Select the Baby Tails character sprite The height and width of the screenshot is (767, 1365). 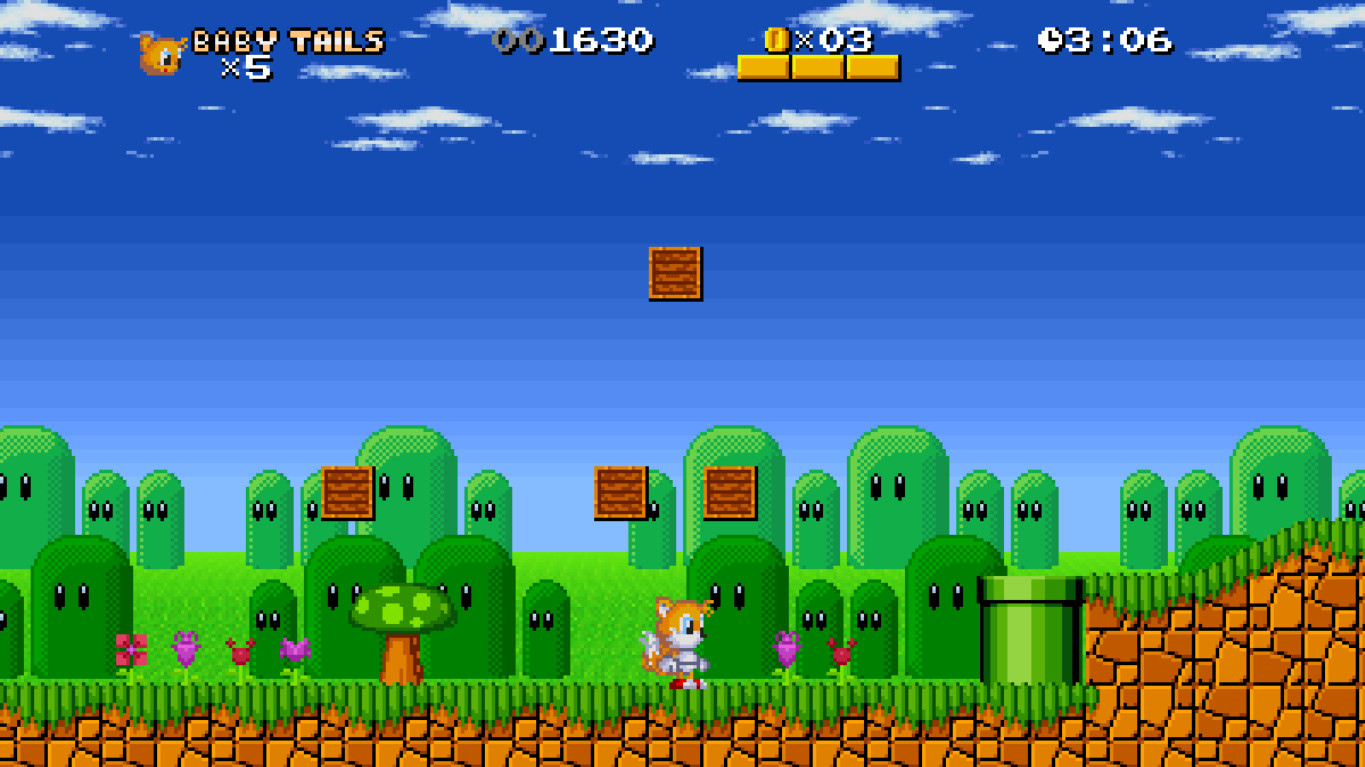(x=678, y=640)
